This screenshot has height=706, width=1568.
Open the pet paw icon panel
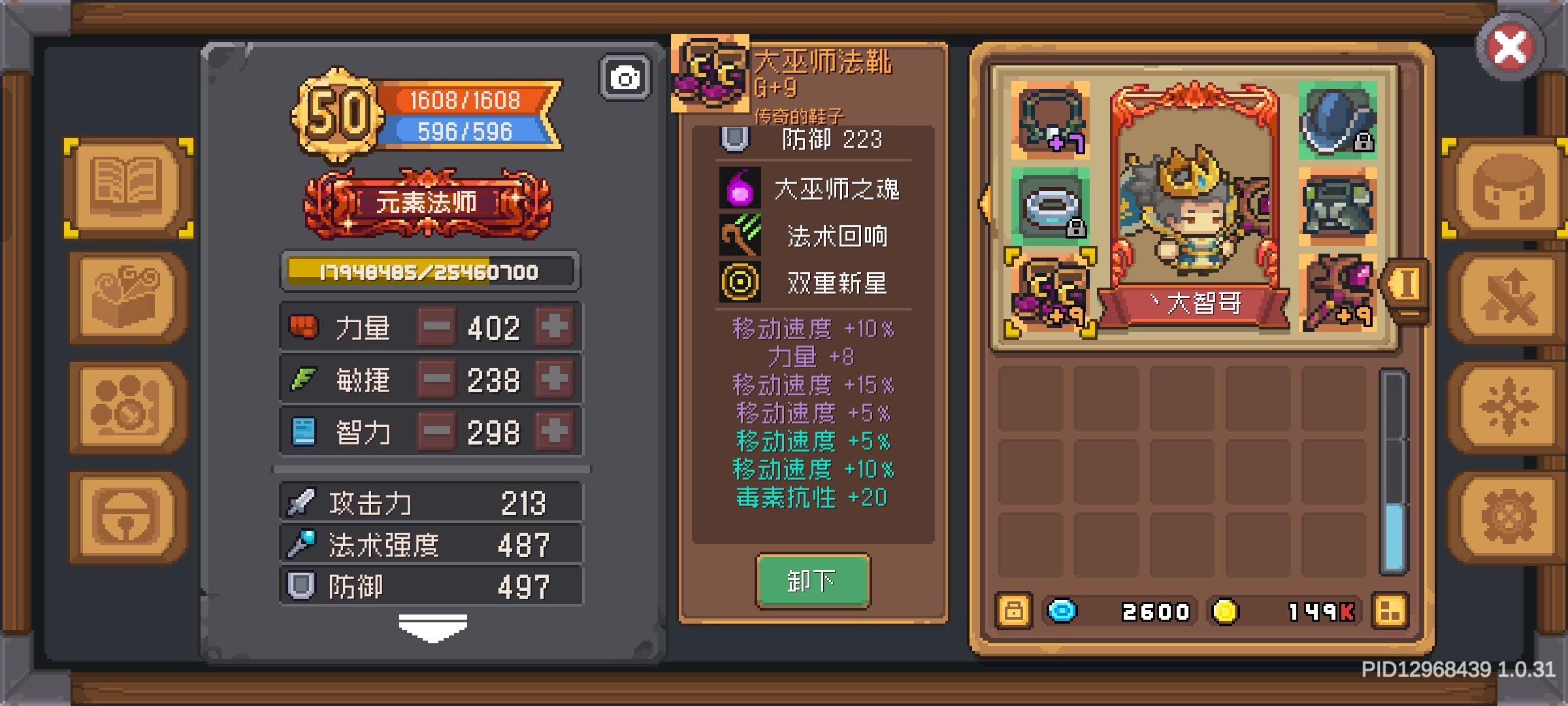click(x=126, y=407)
